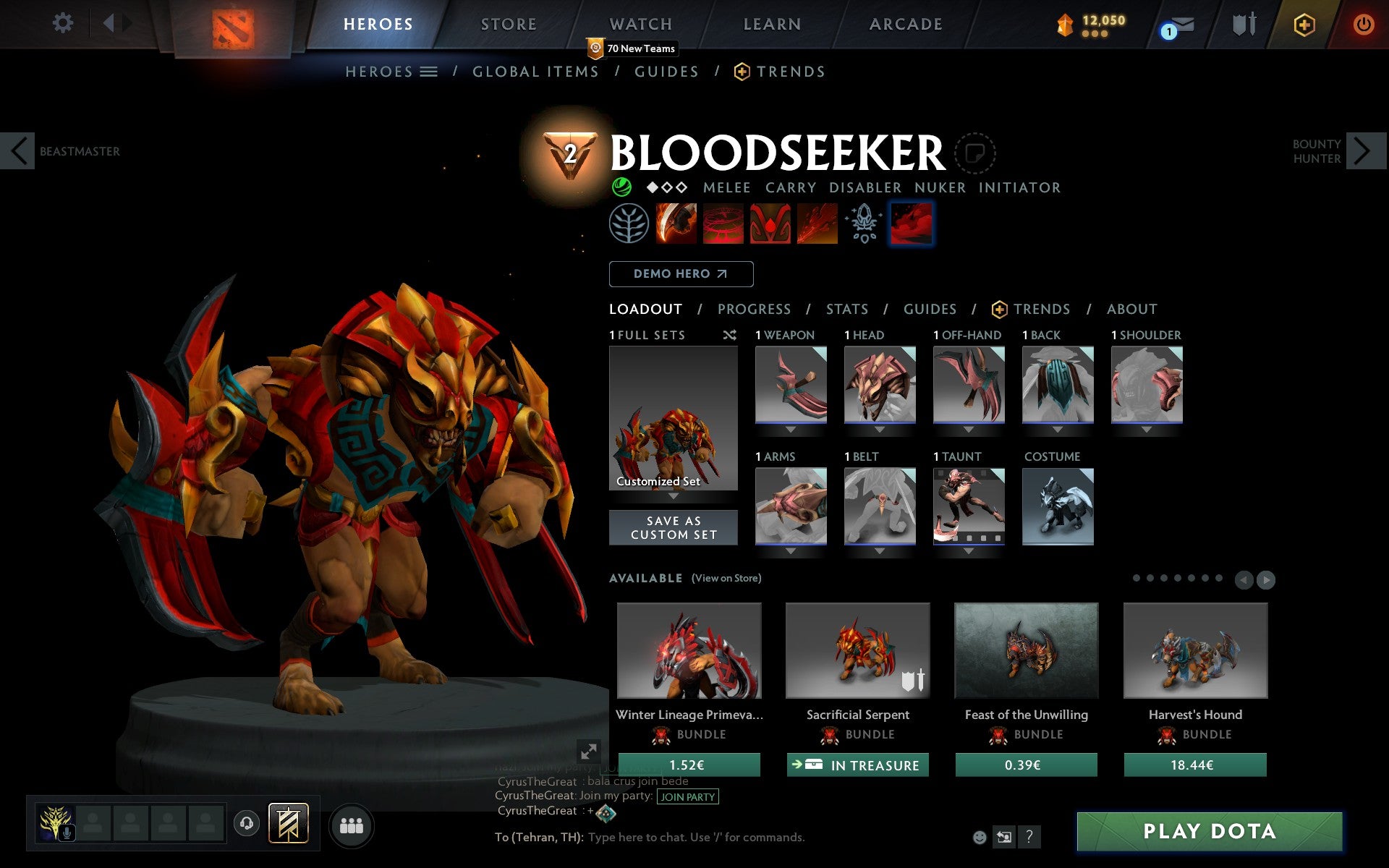Select the Sacrificial Serpent bundle thumbnail
The height and width of the screenshot is (868, 1389).
857,650
